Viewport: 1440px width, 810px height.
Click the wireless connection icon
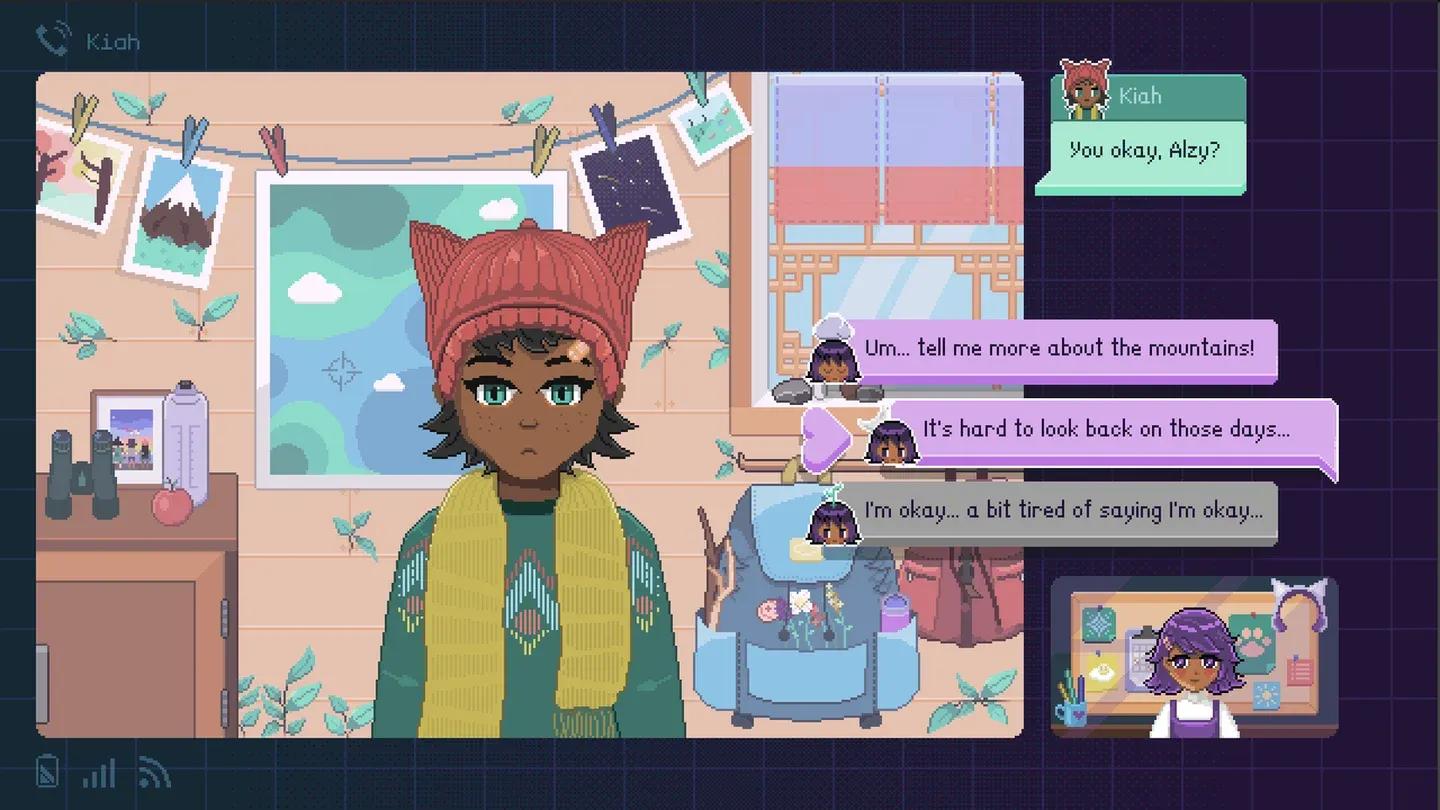pyautogui.click(x=154, y=773)
